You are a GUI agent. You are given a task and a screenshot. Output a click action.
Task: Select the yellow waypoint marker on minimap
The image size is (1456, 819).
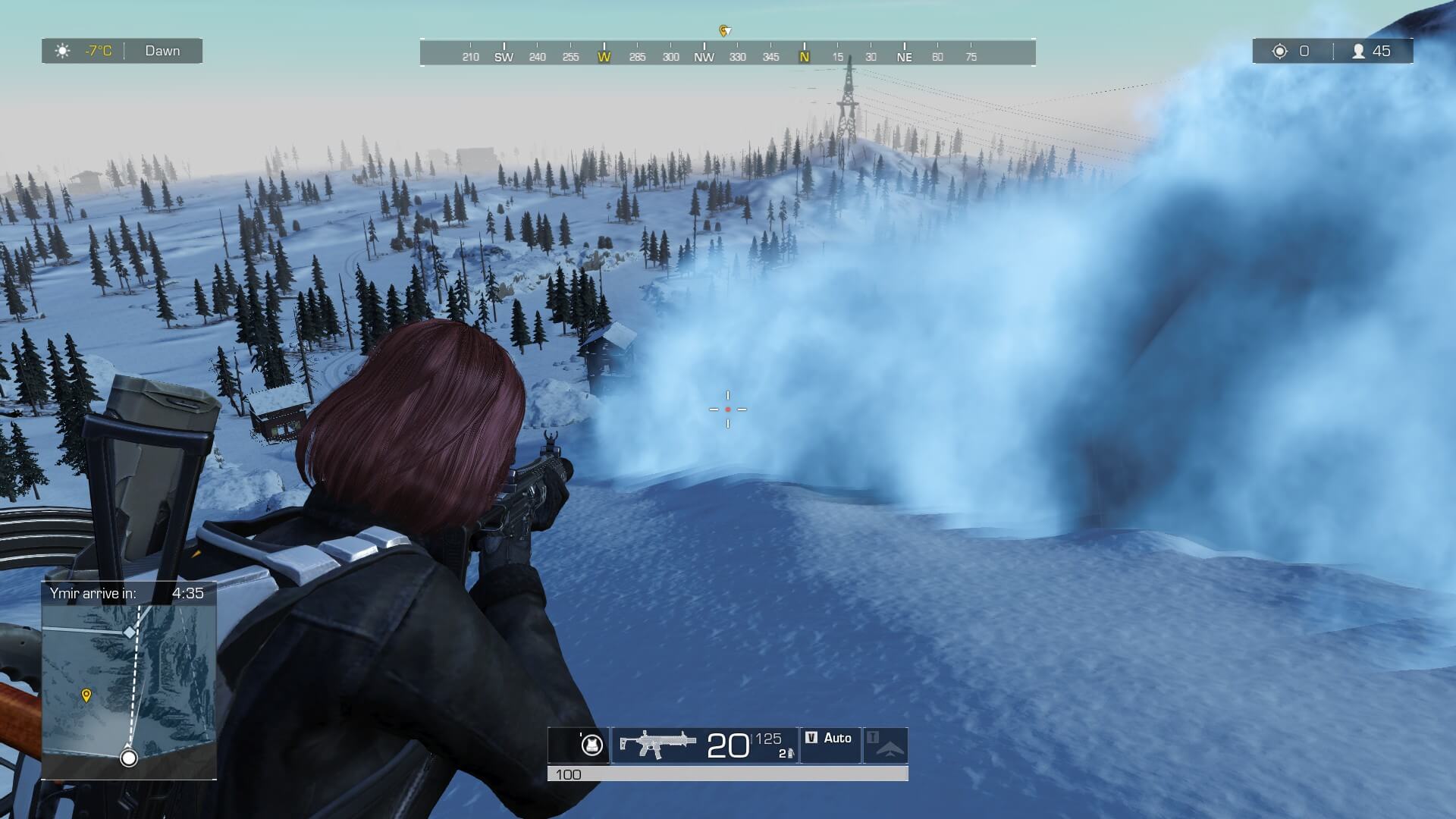pyautogui.click(x=86, y=695)
